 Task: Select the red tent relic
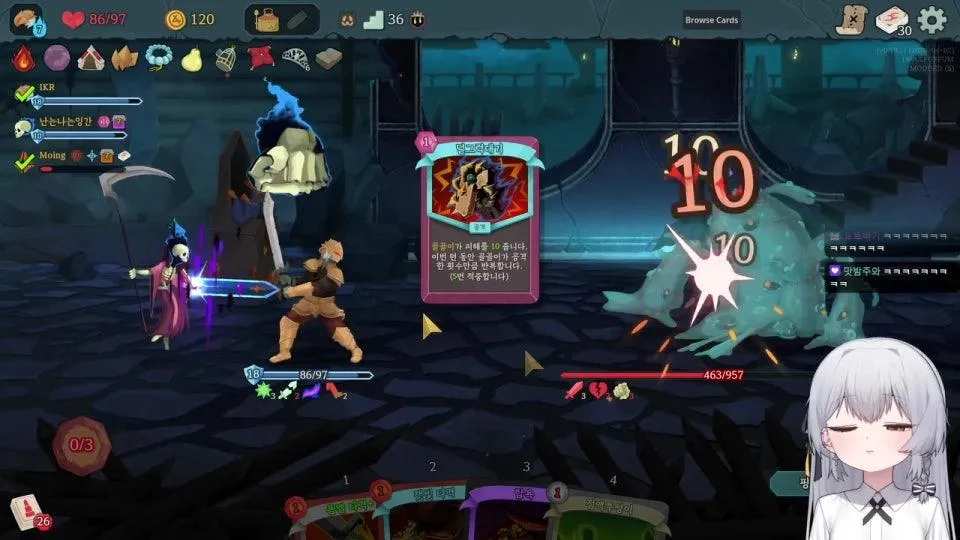click(91, 58)
